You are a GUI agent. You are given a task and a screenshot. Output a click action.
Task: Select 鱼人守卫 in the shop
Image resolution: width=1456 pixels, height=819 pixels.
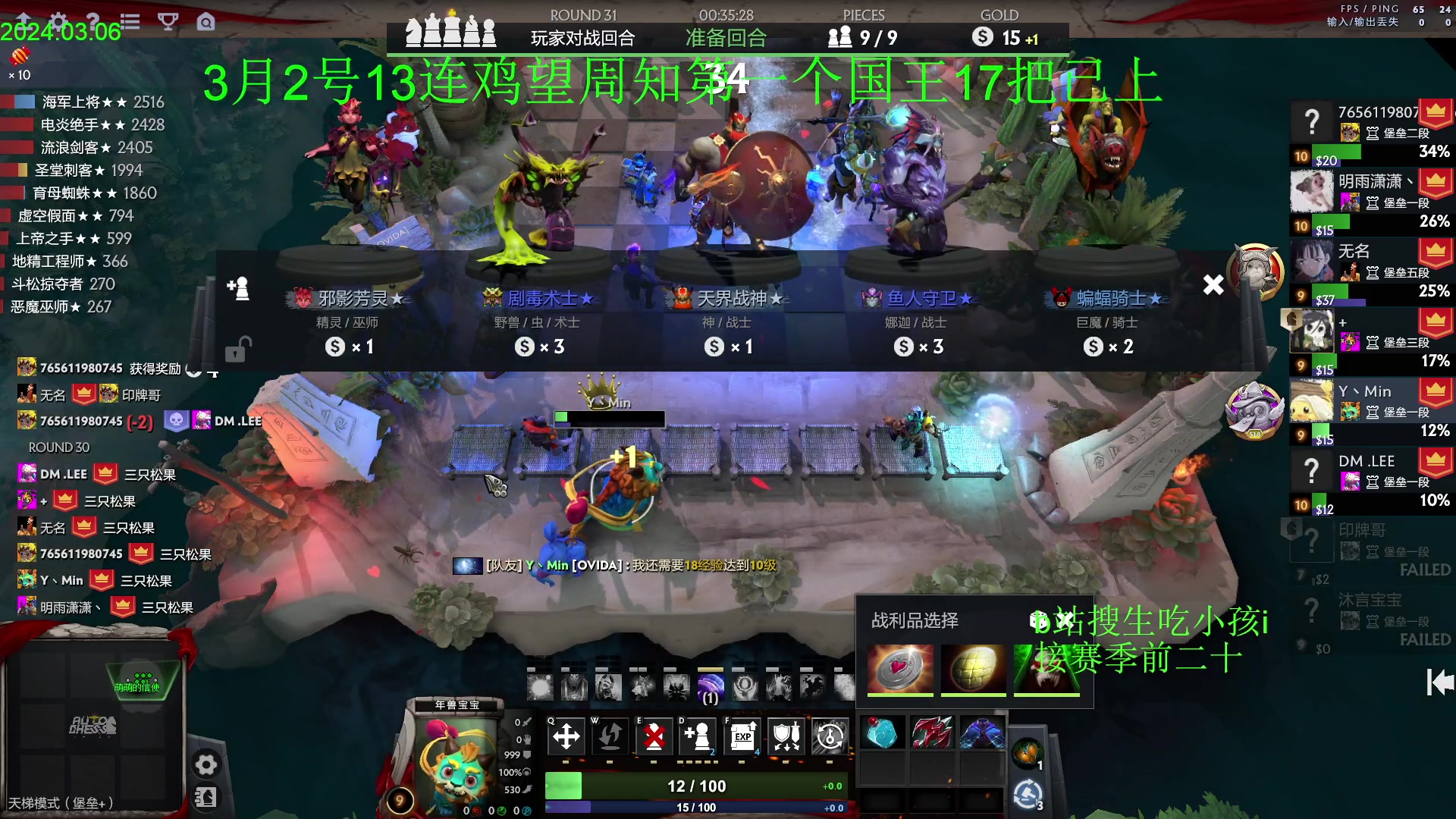[917, 318]
